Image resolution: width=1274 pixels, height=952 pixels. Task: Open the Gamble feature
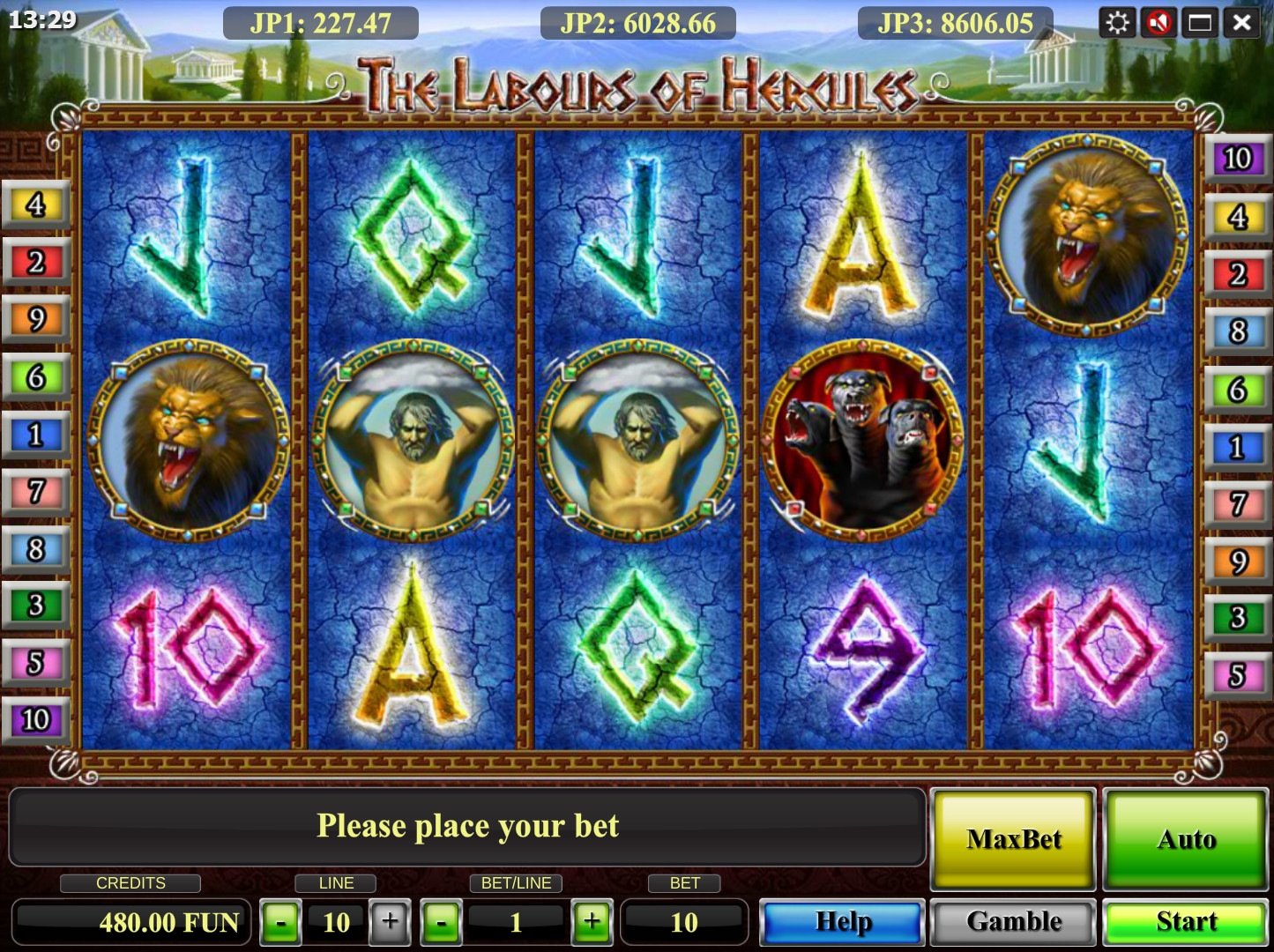(x=1014, y=922)
